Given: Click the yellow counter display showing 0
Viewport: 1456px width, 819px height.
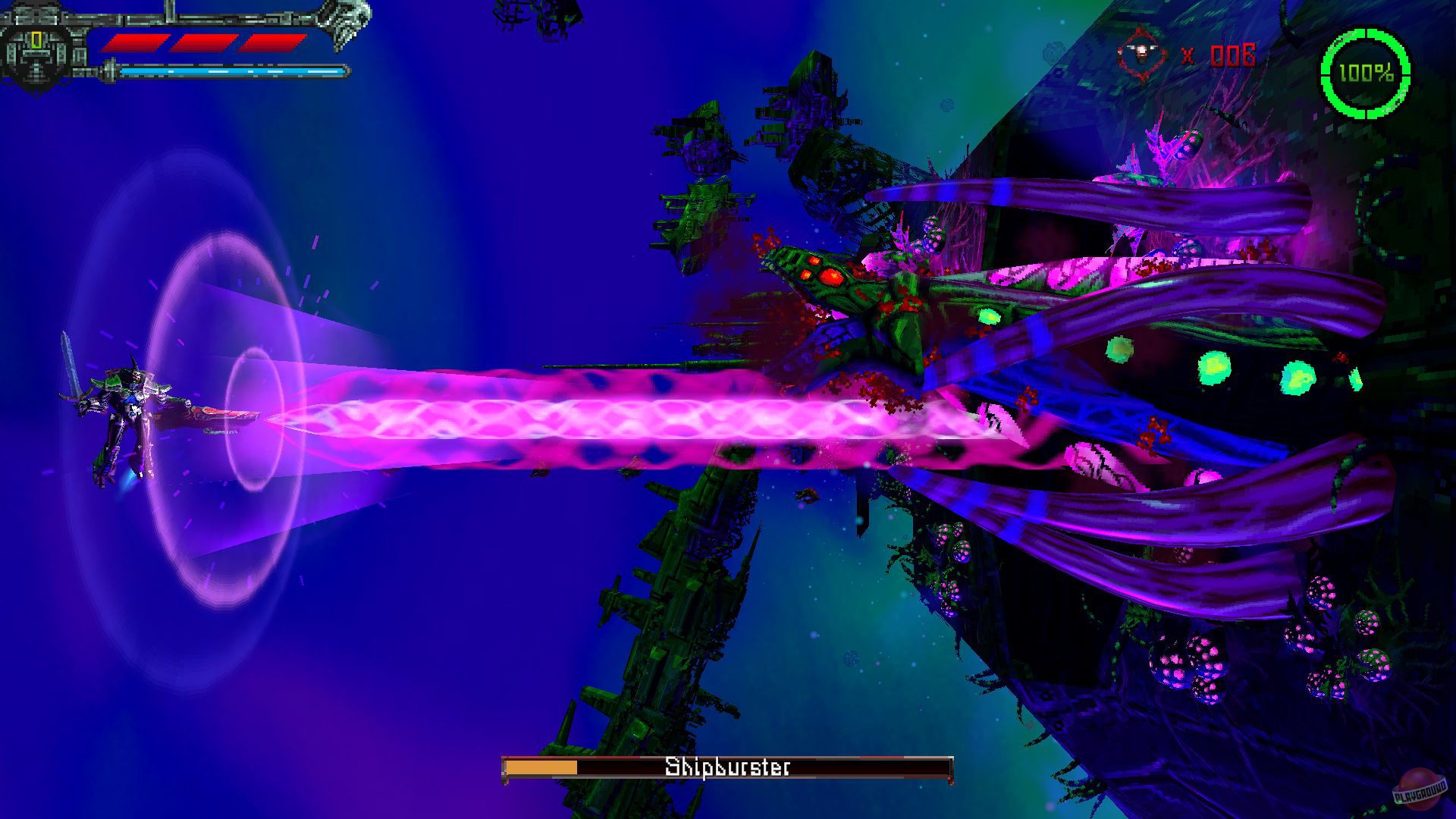Looking at the screenshot, I should coord(36,39).
